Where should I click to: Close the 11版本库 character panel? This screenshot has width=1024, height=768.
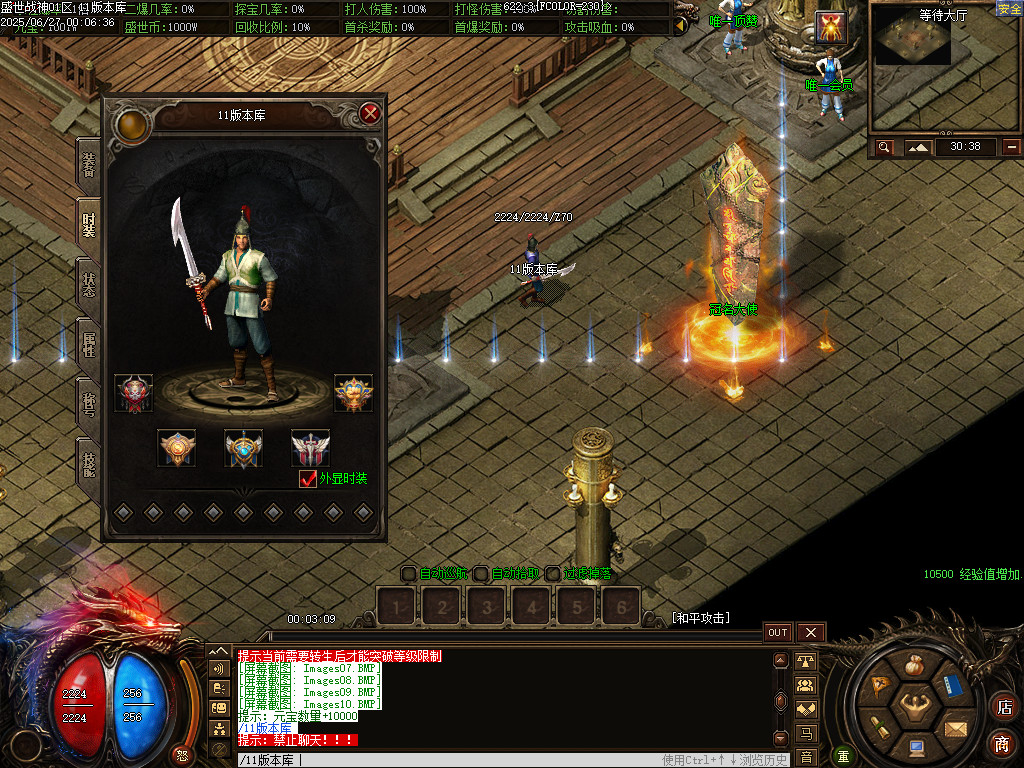click(x=370, y=113)
